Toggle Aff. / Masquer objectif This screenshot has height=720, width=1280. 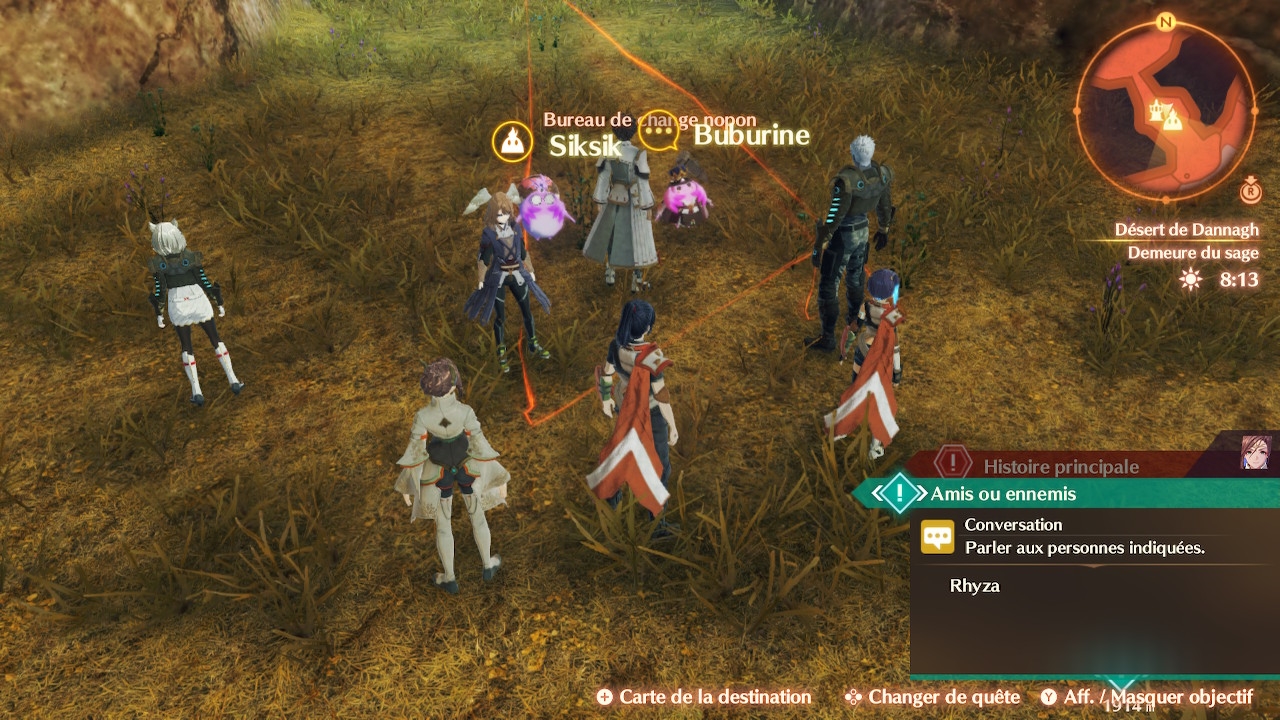(x=1146, y=697)
